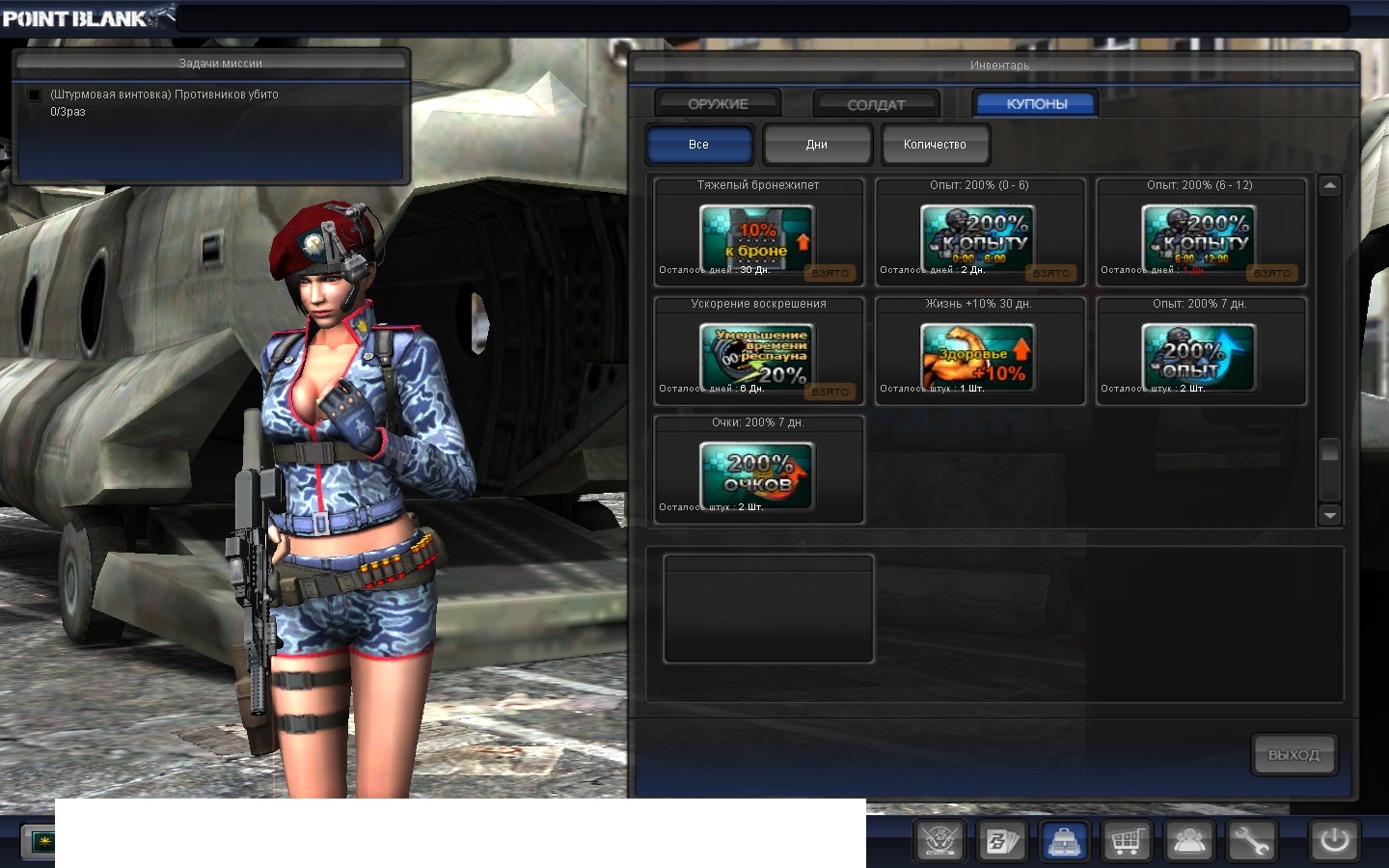Open the shop via the cart icon
The height and width of the screenshot is (868, 1389).
click(x=1126, y=842)
